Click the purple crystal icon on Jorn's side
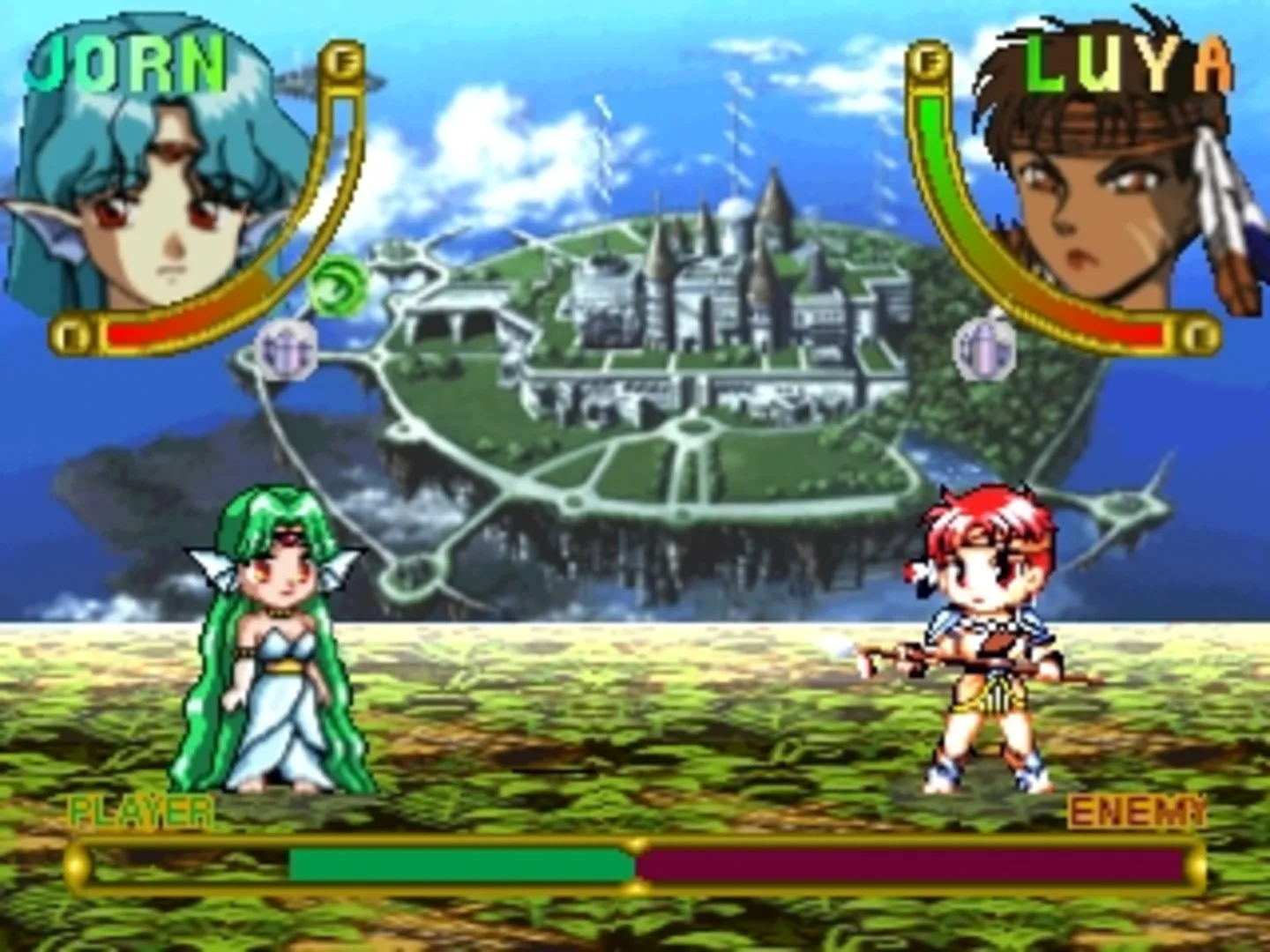 (288, 346)
